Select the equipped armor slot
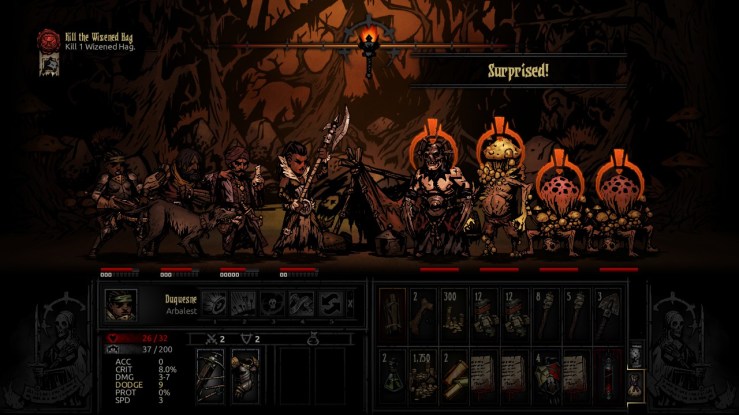This screenshot has height=415, width=739. [244, 374]
